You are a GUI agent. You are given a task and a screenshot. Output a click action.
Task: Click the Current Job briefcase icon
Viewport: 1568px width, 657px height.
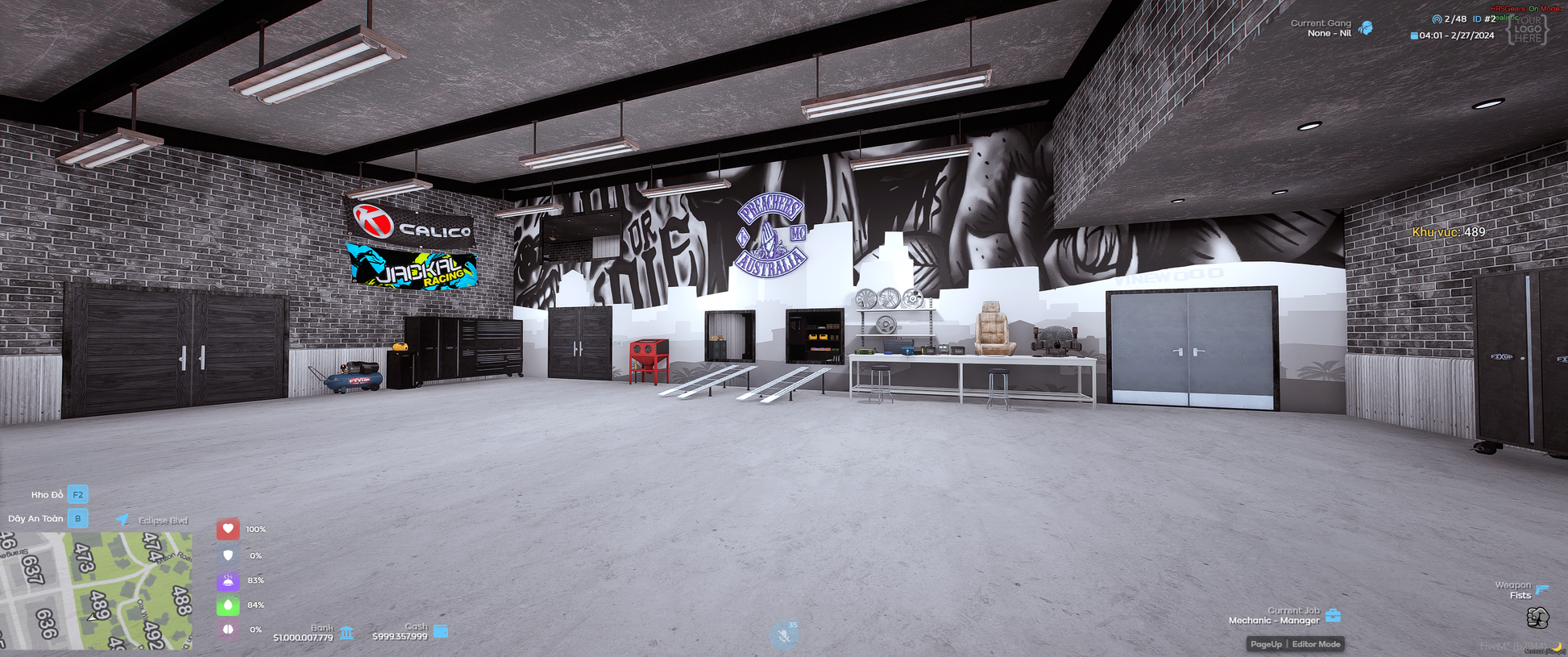point(1334,616)
